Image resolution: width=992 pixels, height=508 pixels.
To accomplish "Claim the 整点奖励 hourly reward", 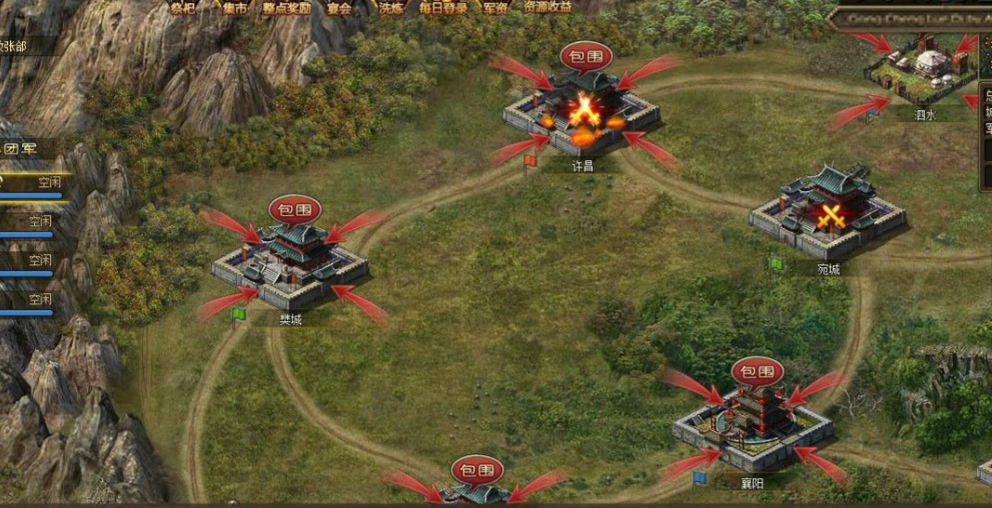I will [286, 8].
